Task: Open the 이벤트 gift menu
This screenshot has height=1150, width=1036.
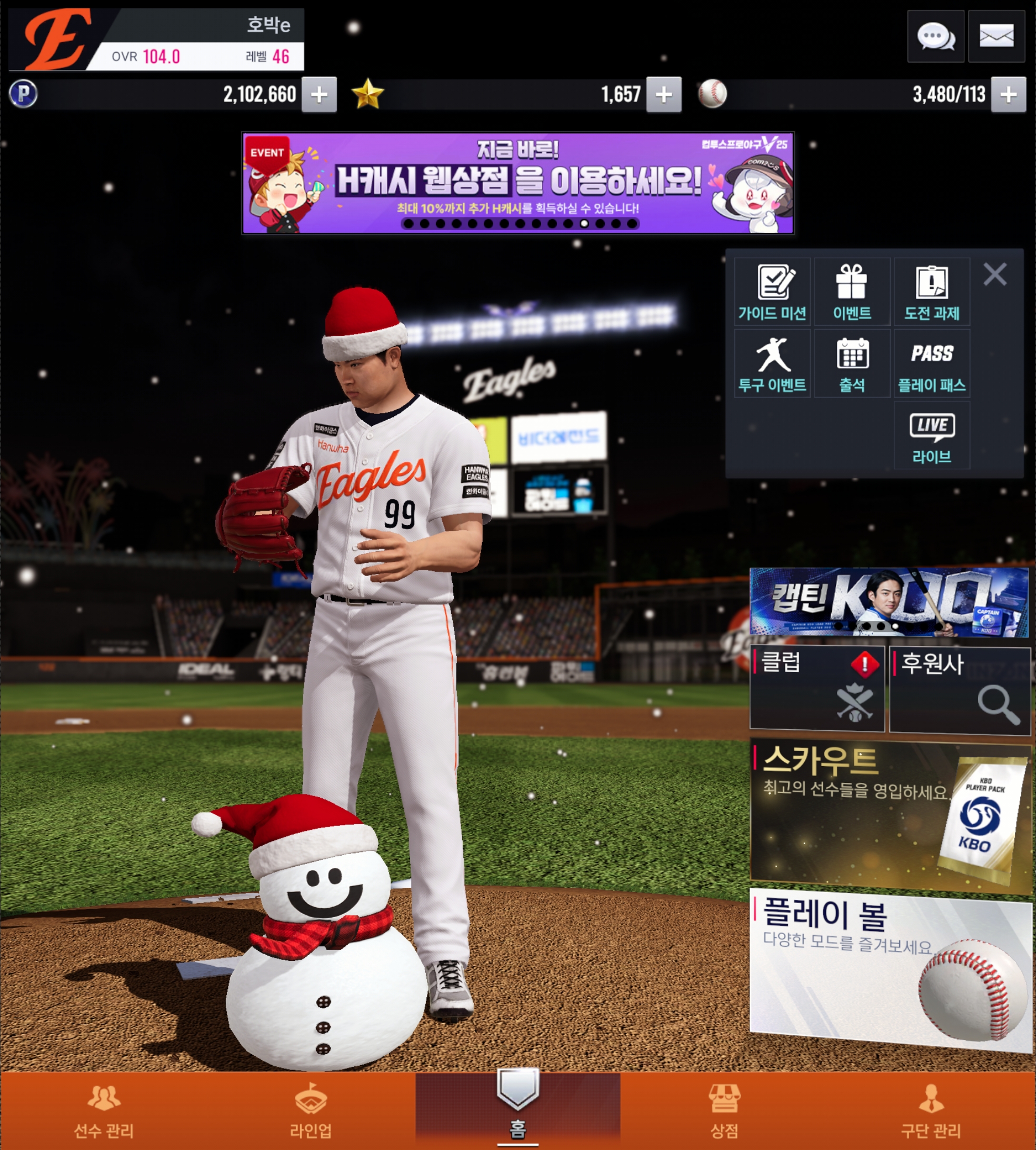Action: pos(852,292)
